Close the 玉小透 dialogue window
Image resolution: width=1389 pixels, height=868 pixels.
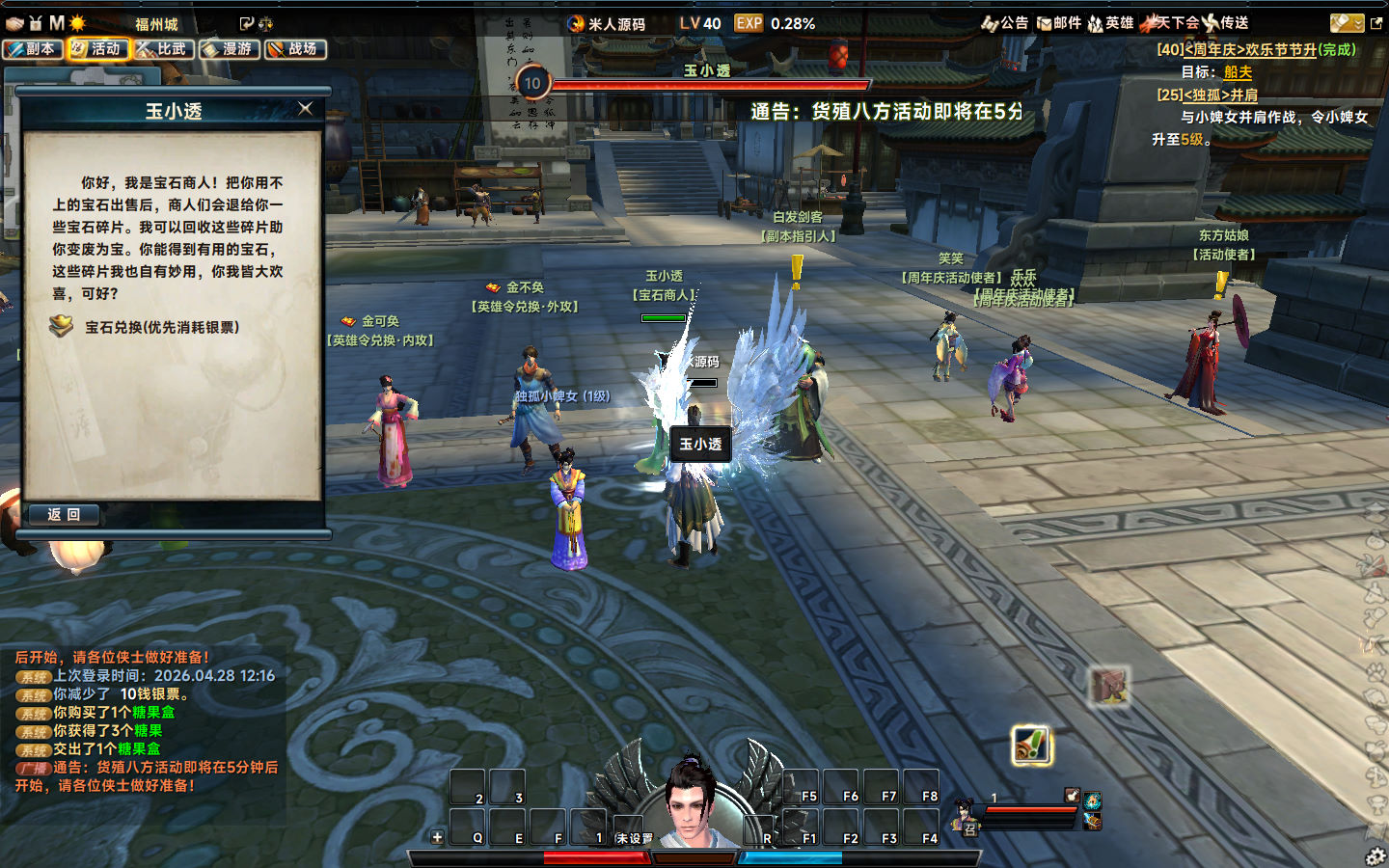tap(306, 109)
